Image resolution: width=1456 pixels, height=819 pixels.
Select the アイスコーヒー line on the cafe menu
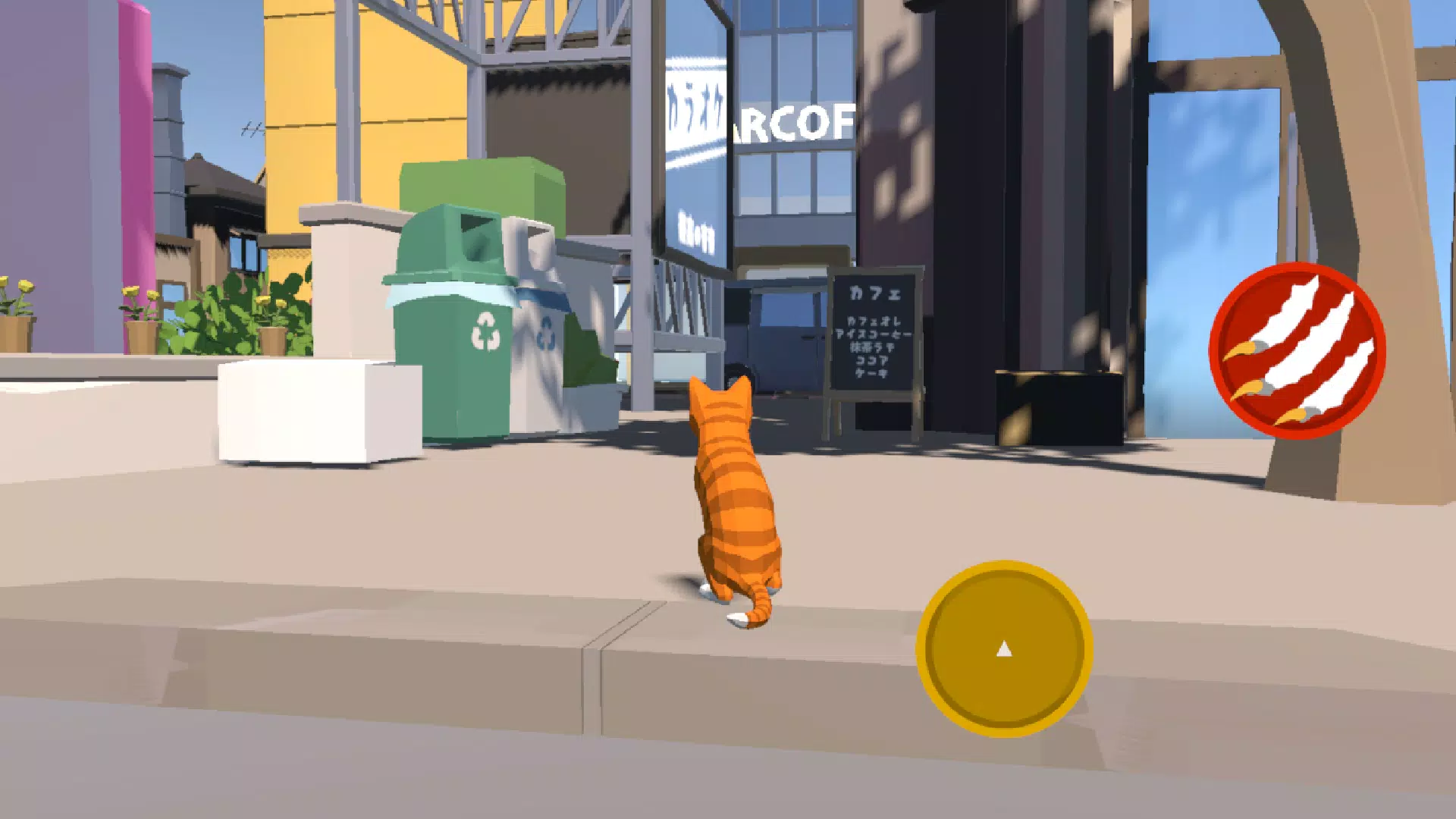pos(874,334)
